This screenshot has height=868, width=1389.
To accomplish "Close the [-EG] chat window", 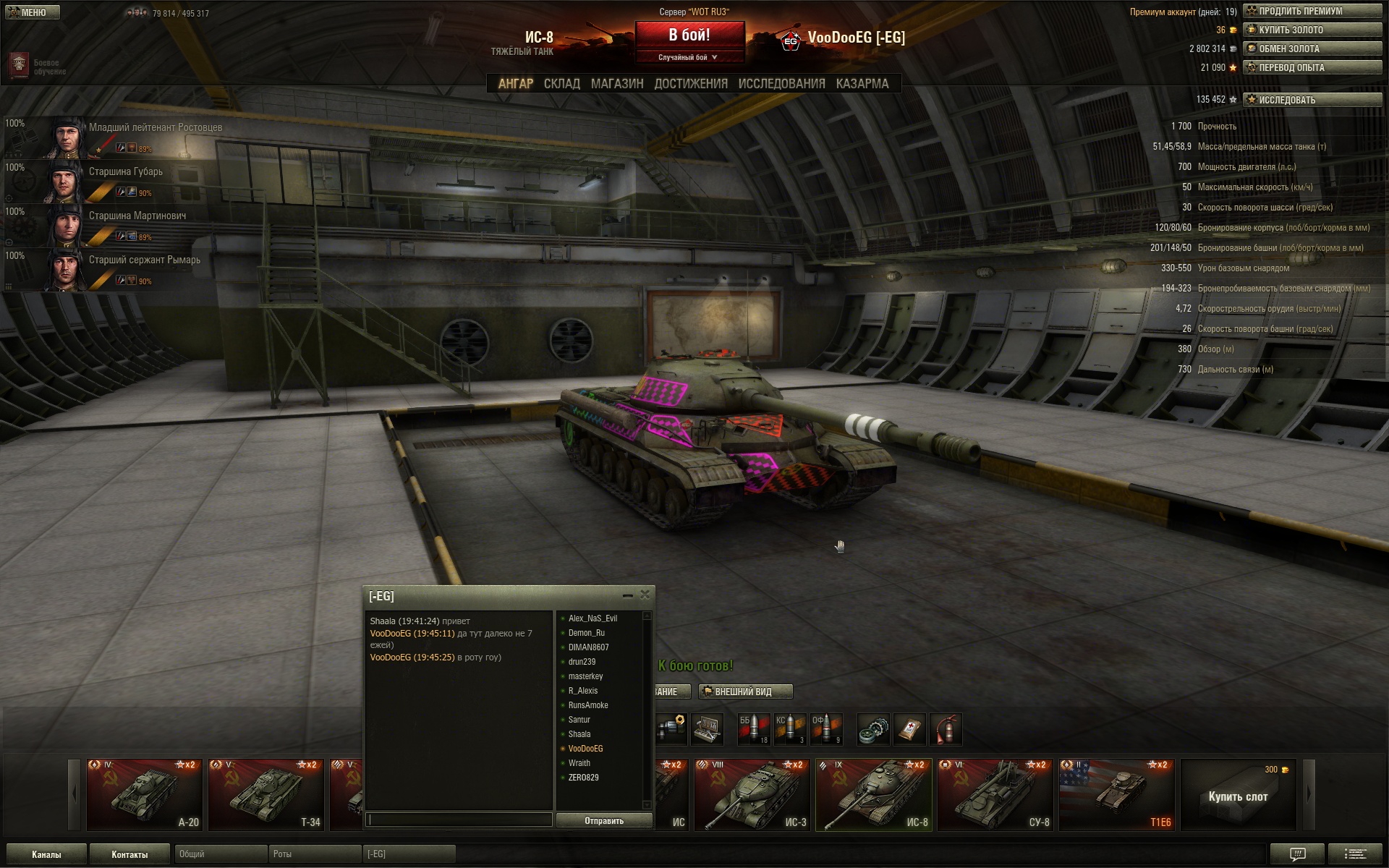I will (645, 595).
